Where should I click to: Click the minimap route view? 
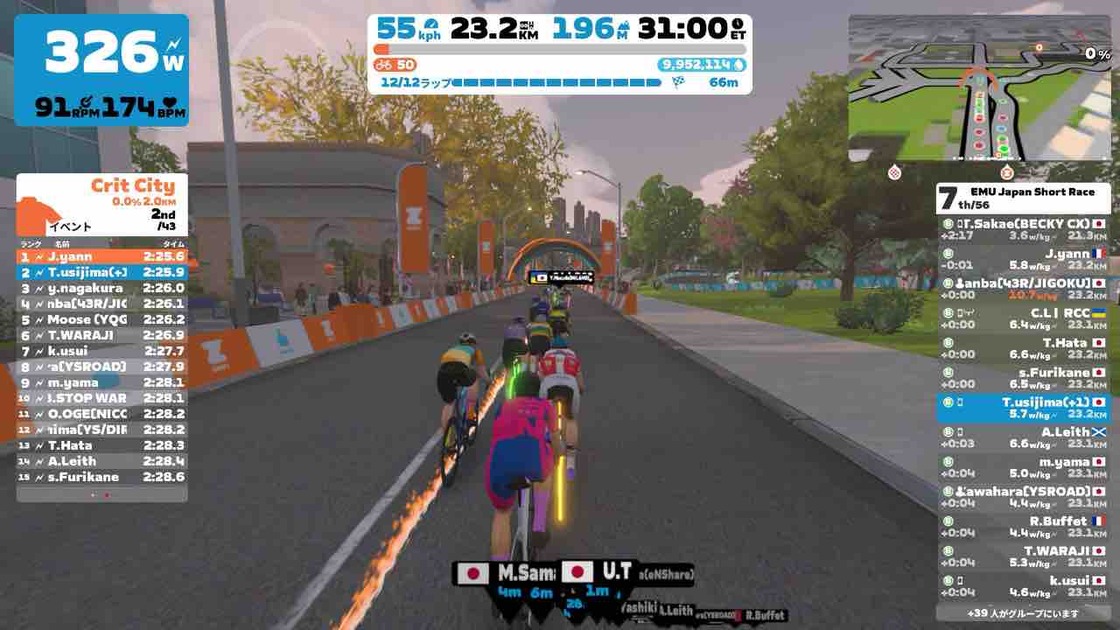[979, 88]
